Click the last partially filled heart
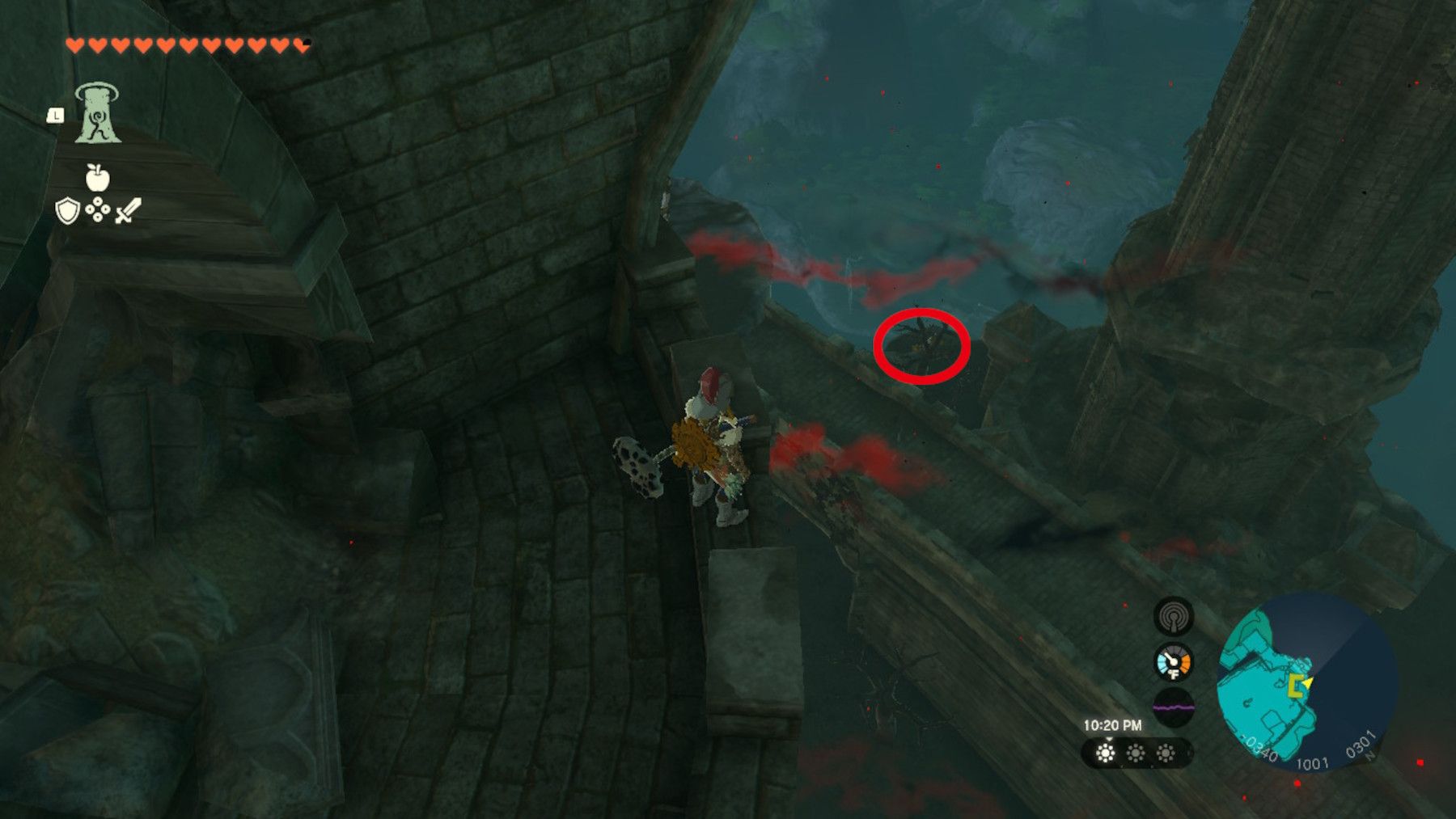The height and width of the screenshot is (819, 1456). tap(301, 44)
